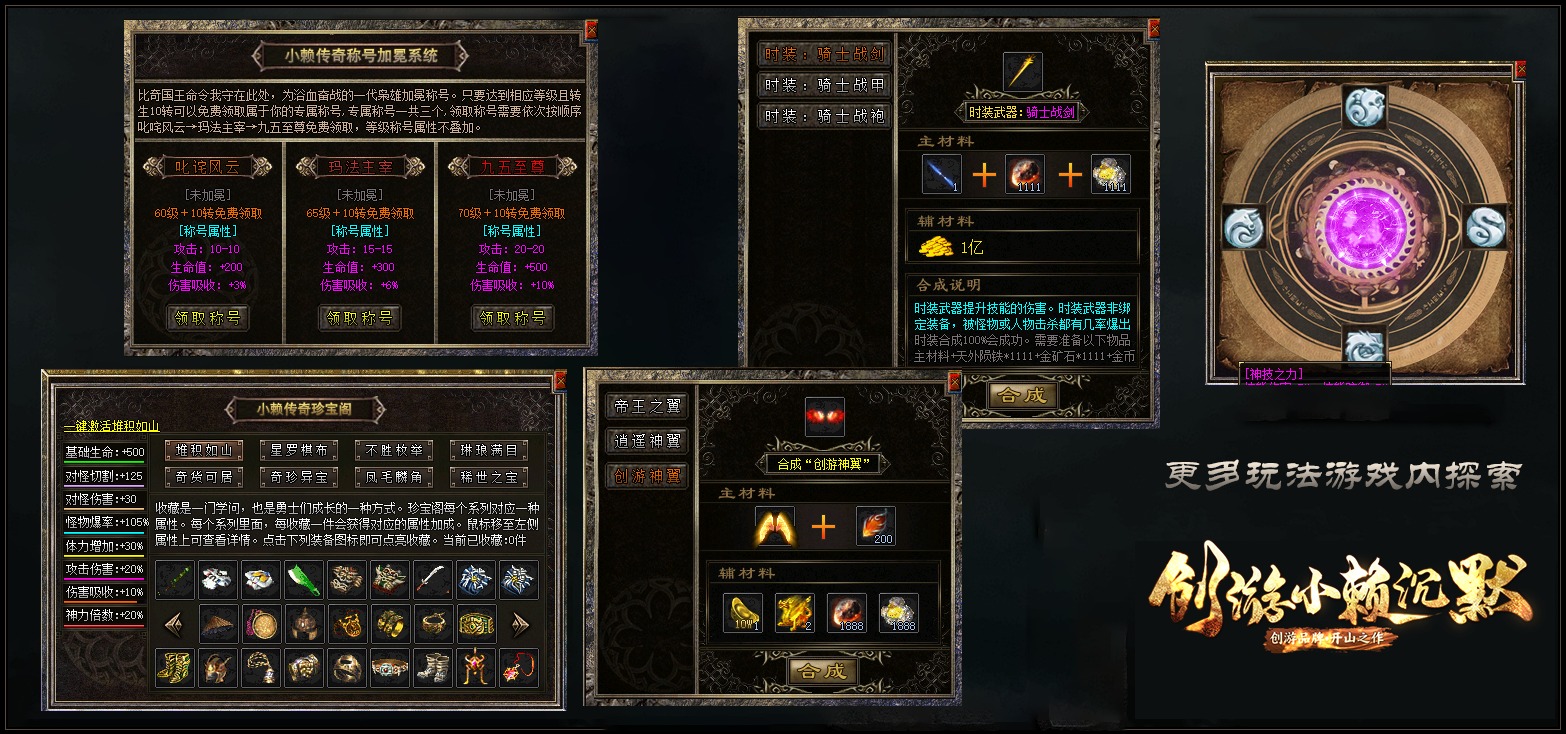Switch to the 逍遥神翼 wing tab

pos(646,441)
